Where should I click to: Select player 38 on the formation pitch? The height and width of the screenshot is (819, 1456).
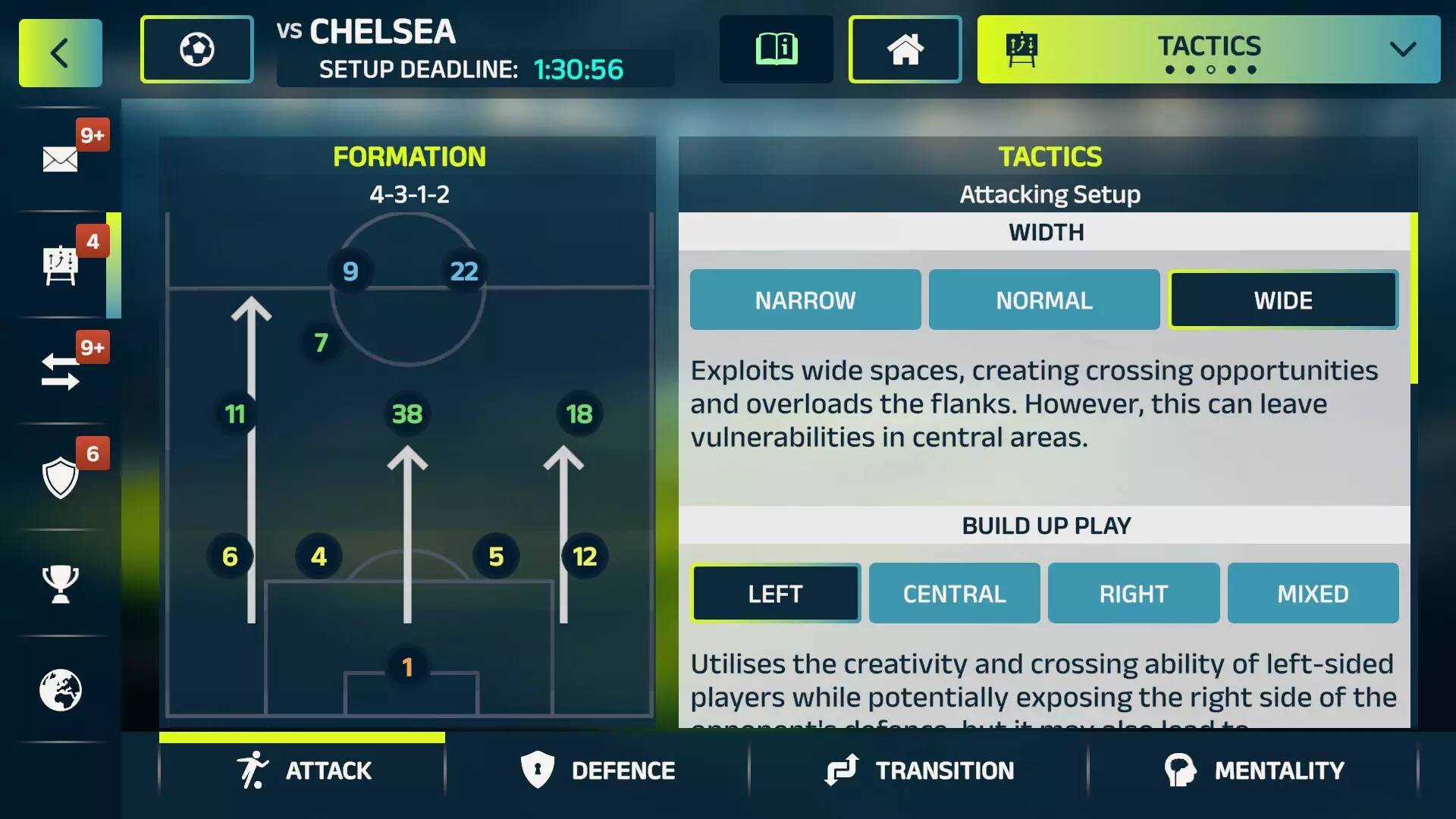(408, 414)
